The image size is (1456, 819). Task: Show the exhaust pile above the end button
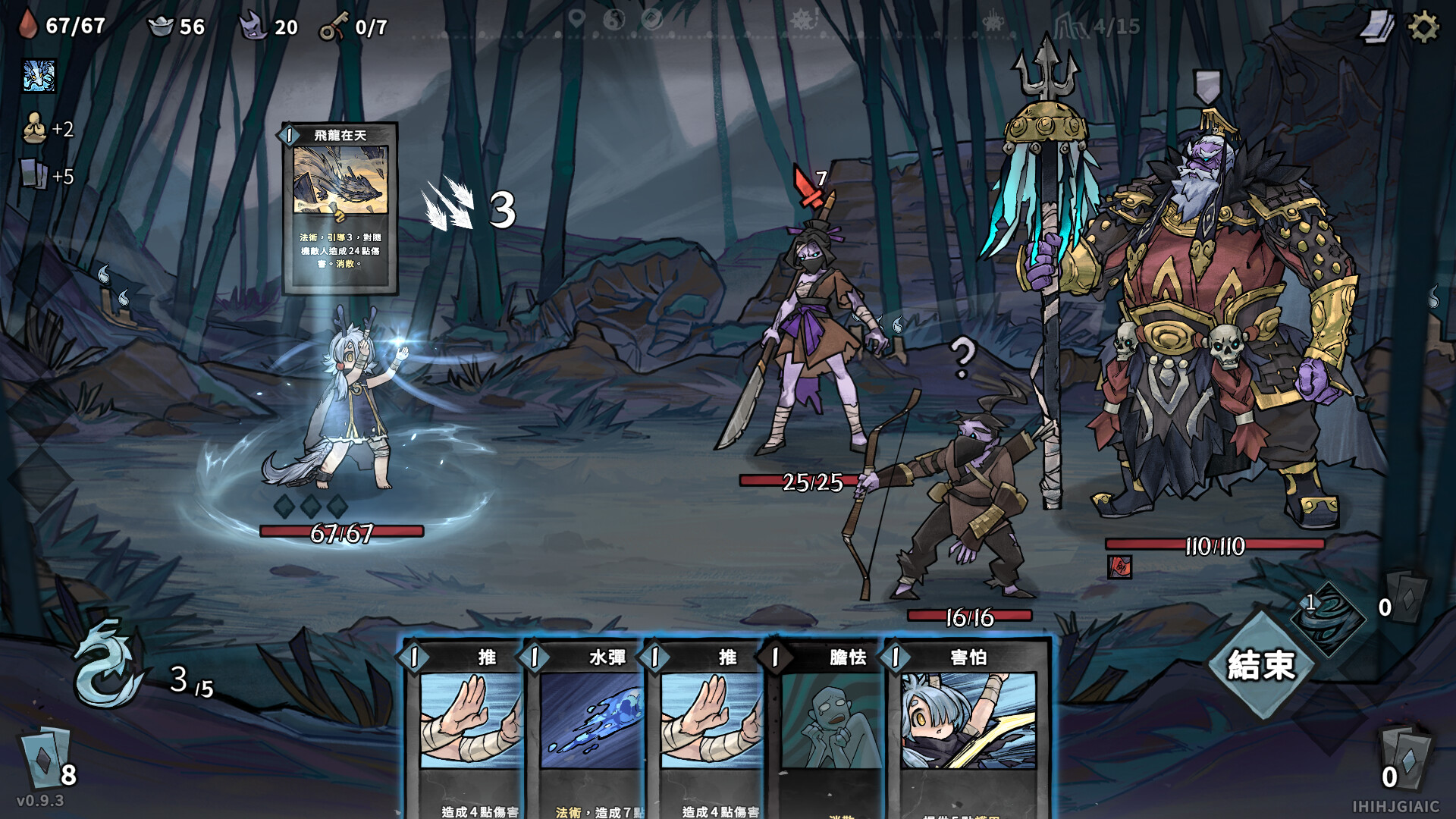point(1407,598)
